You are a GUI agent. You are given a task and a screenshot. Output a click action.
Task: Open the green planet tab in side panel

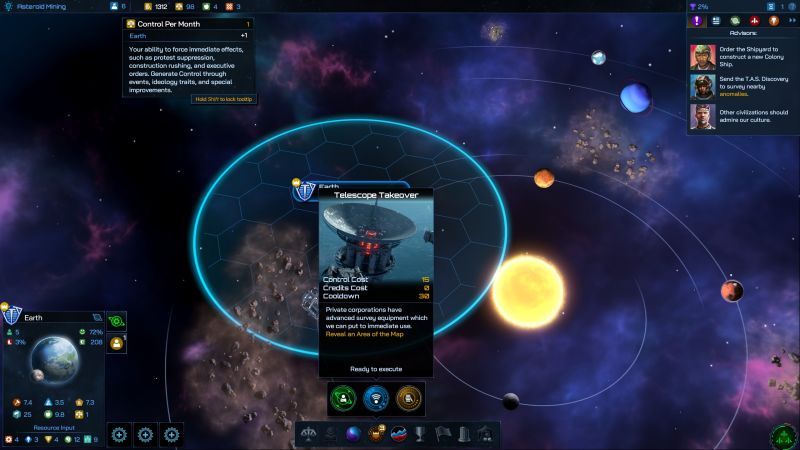point(735,20)
